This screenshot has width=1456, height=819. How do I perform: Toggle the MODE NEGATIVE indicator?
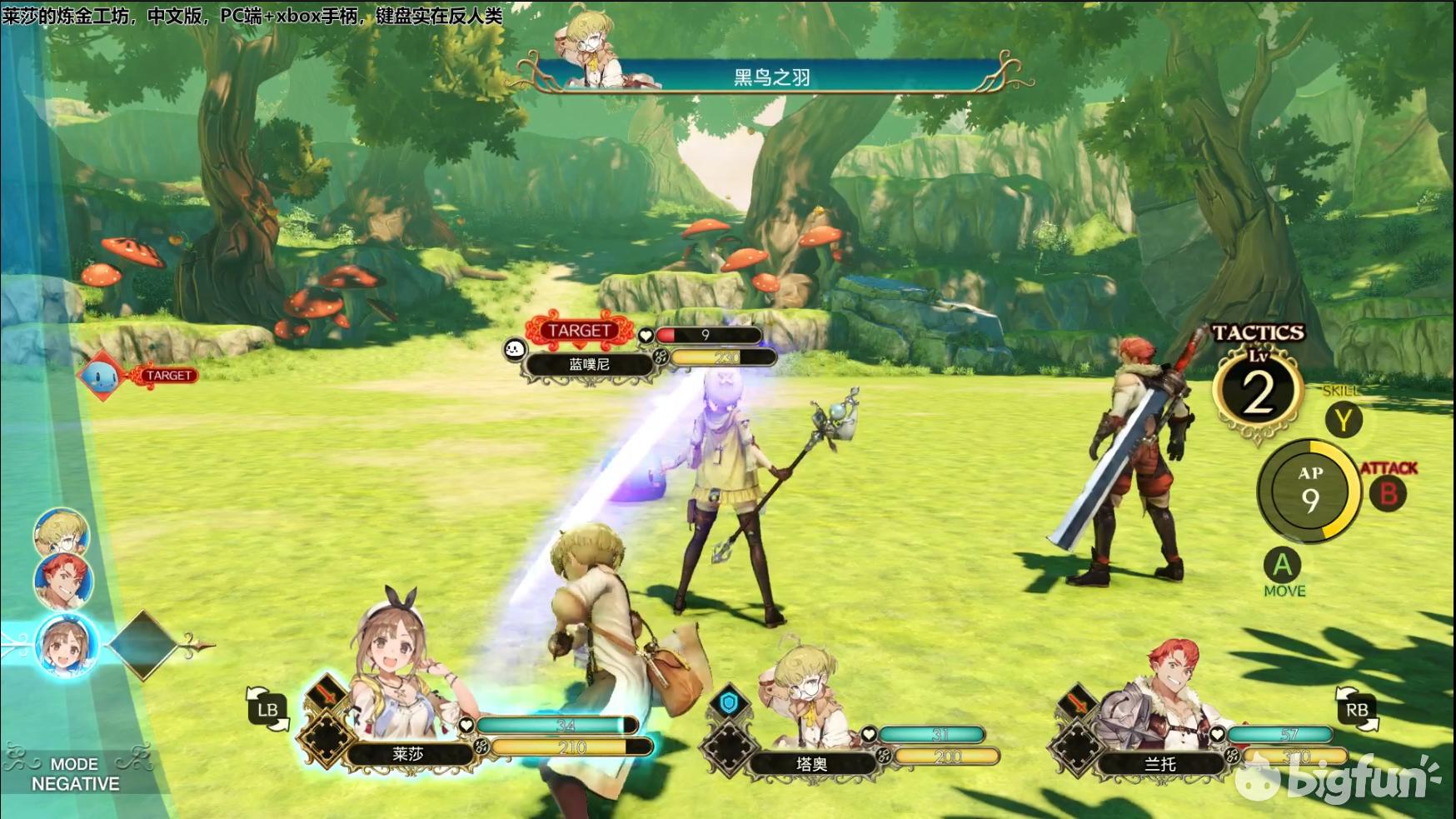point(75,774)
